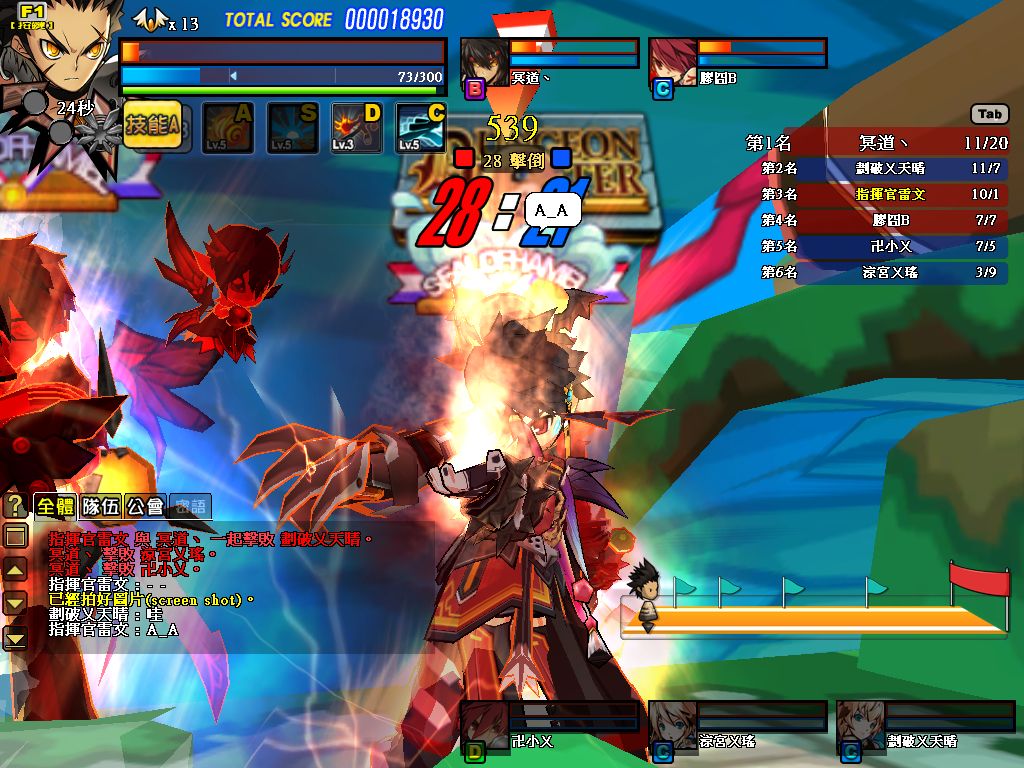Screen dimensions: 1024x768
Task: Open the chat help question mark
Action: click(x=15, y=505)
